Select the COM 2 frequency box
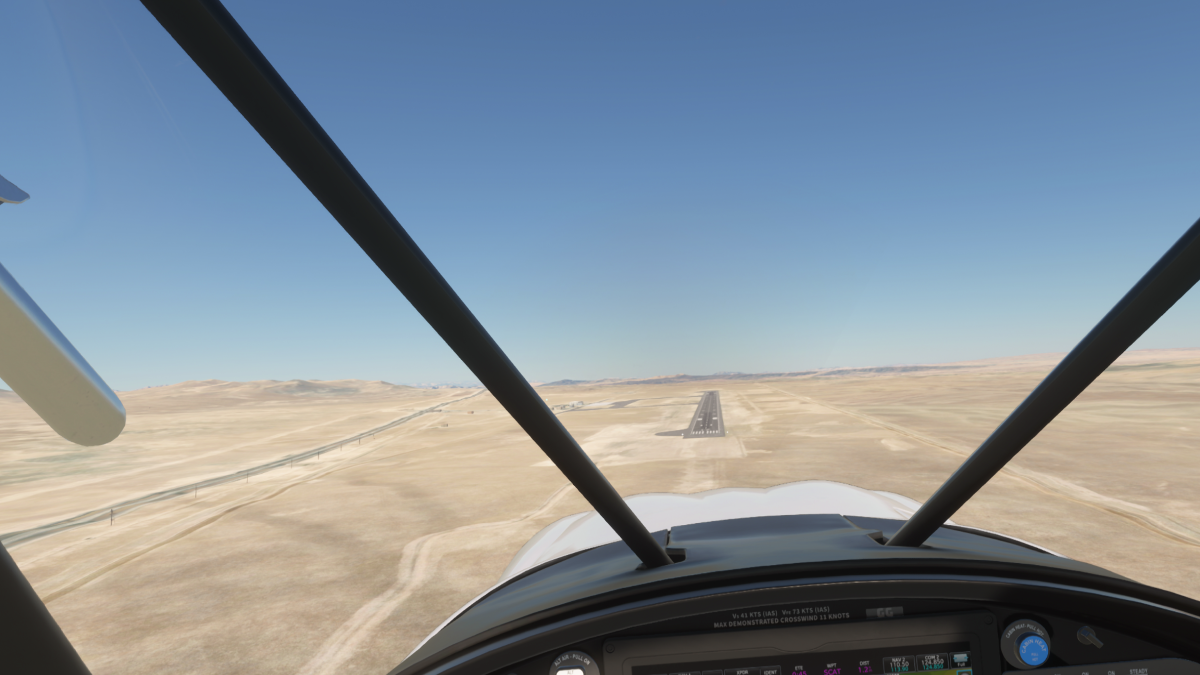 (932, 662)
